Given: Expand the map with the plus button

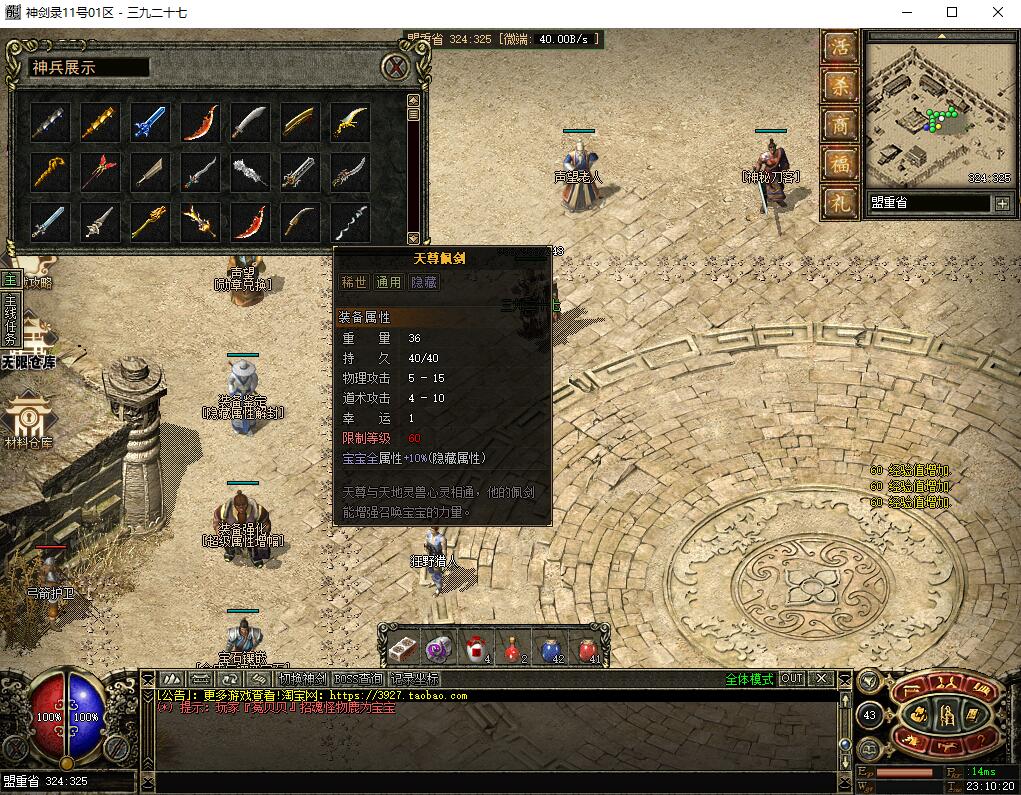Looking at the screenshot, I should 1002,203.
